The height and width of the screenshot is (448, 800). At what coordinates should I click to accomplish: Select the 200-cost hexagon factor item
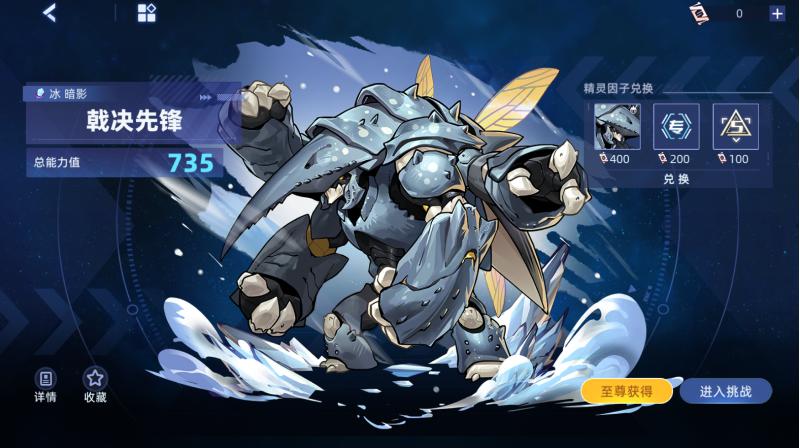[676, 127]
